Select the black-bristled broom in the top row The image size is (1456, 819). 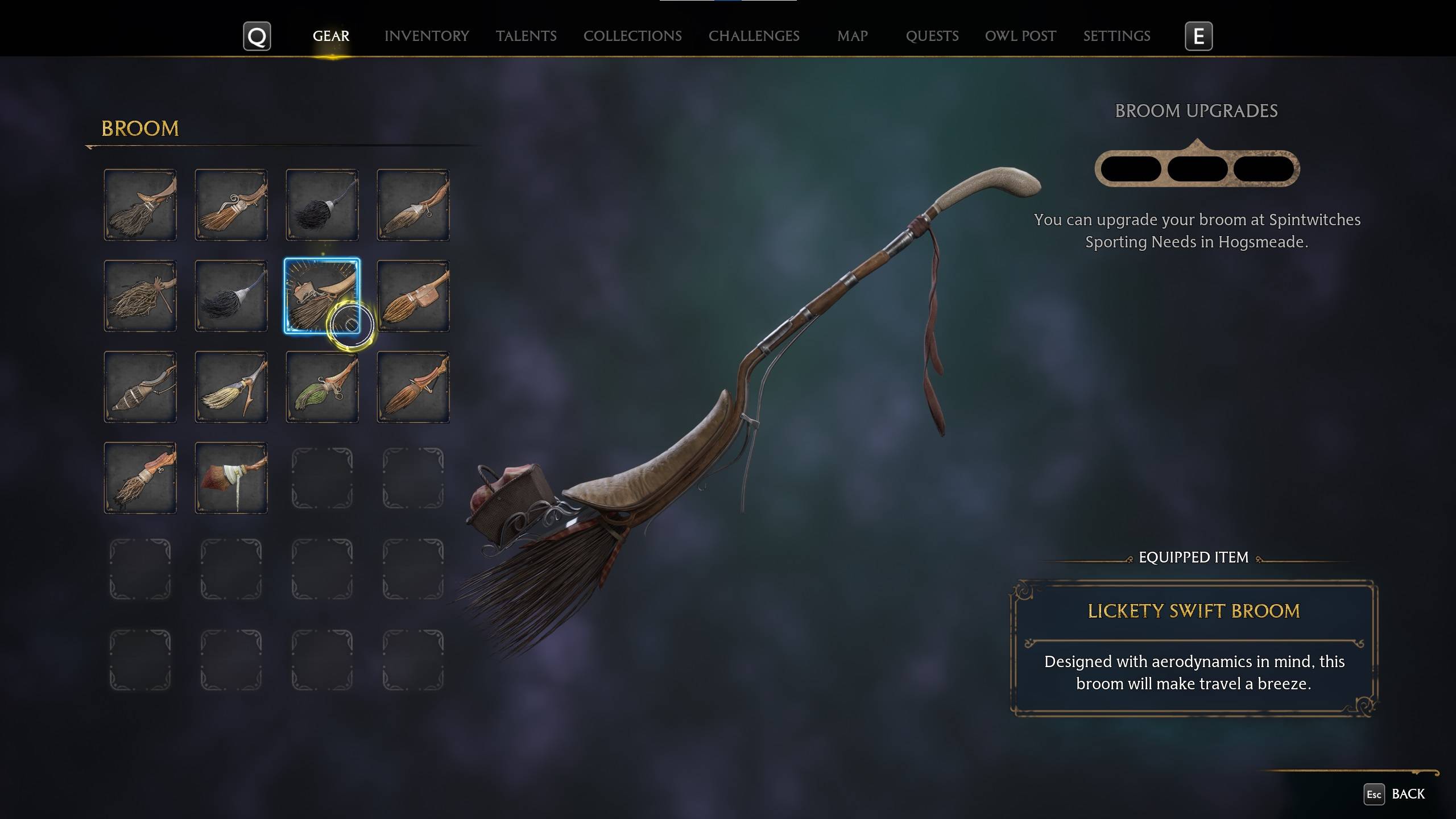click(x=321, y=205)
